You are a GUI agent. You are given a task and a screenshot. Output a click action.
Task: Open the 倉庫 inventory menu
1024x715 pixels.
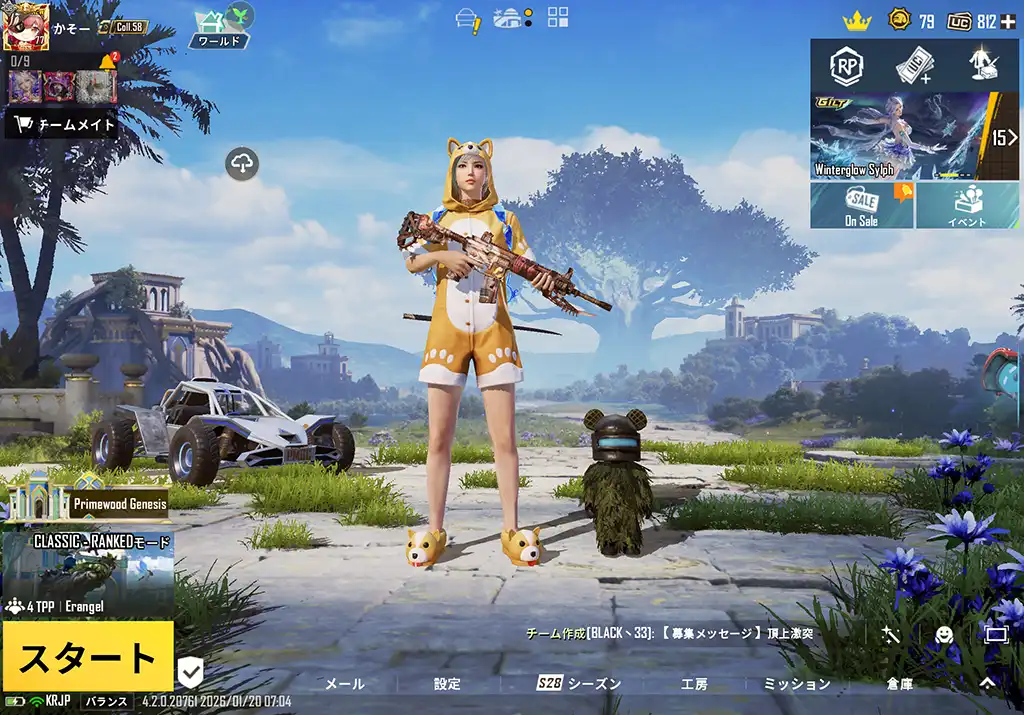click(x=900, y=684)
